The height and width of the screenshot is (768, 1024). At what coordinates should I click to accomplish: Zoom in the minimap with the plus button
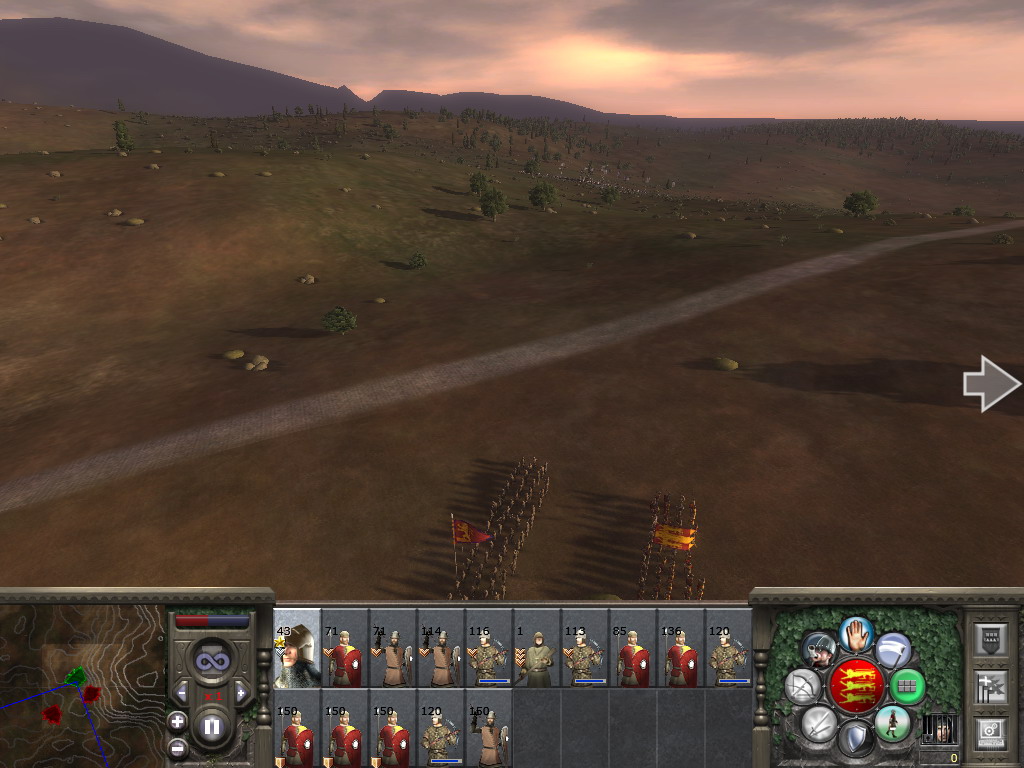click(177, 721)
